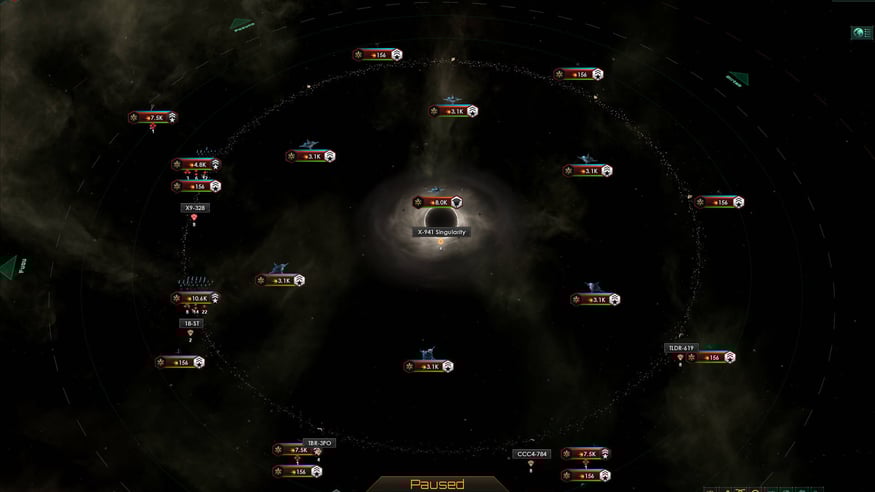
Task: Choose the X9-328 planet label
Action: click(195, 208)
